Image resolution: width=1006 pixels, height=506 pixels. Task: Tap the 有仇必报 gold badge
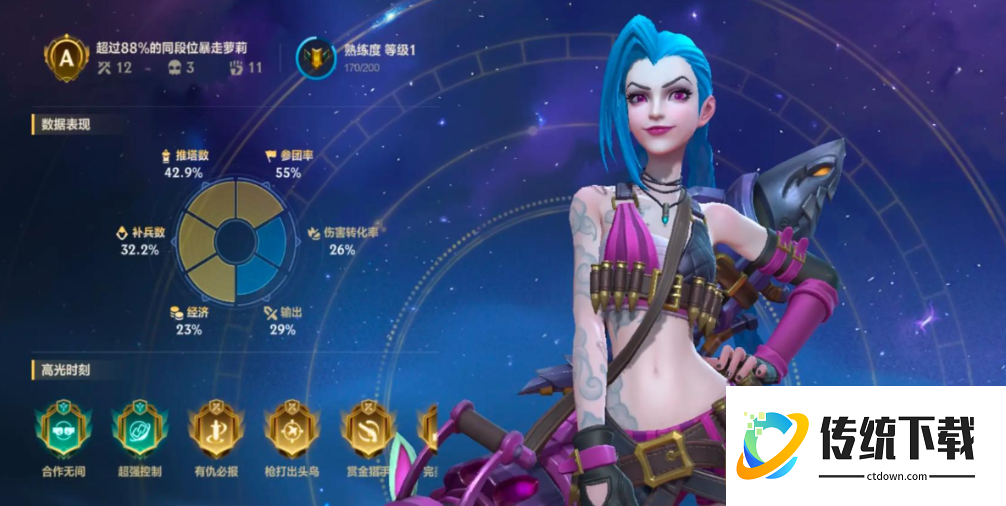[213, 428]
